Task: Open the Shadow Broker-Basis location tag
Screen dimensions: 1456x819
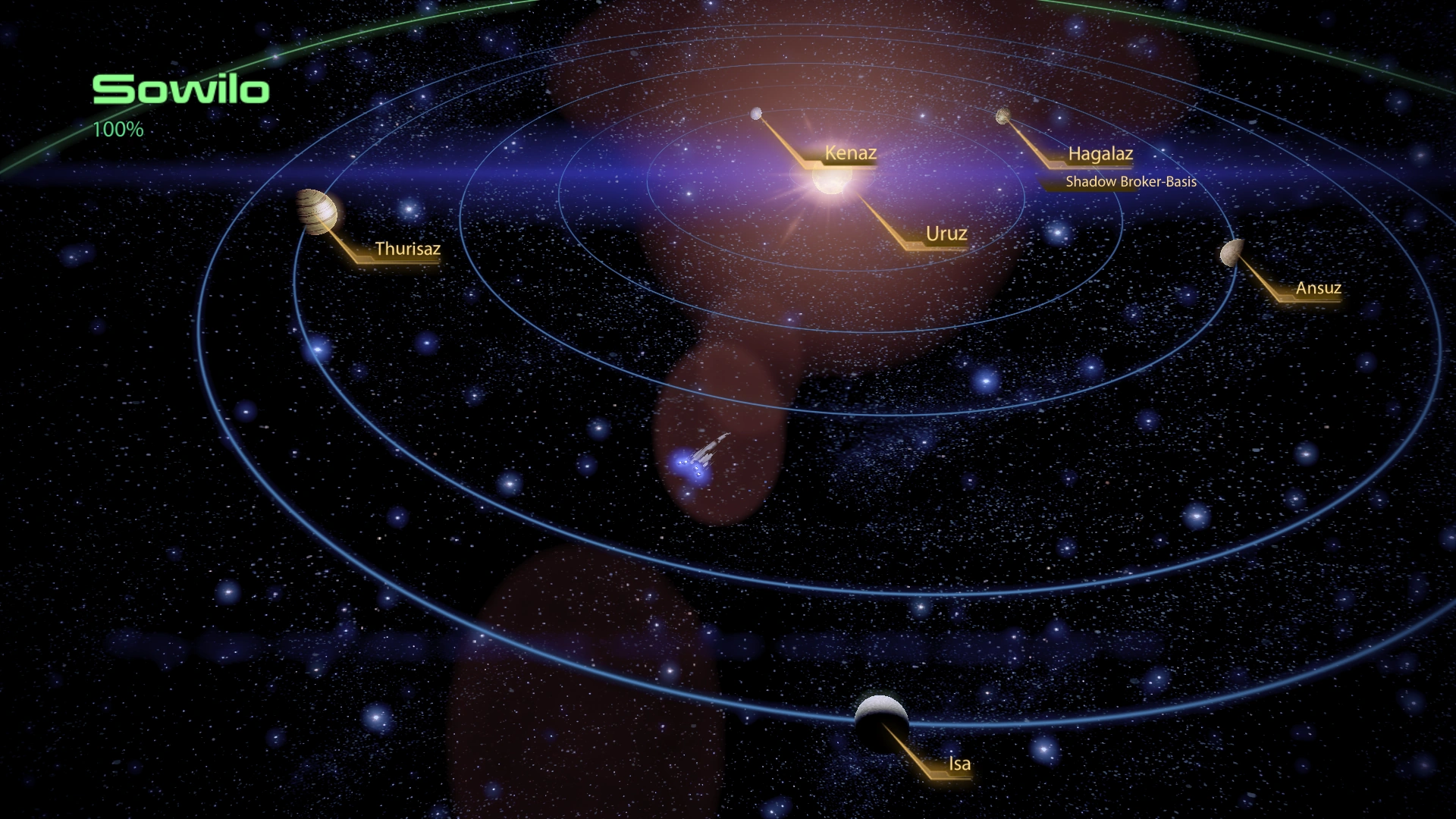Action: (x=1131, y=181)
